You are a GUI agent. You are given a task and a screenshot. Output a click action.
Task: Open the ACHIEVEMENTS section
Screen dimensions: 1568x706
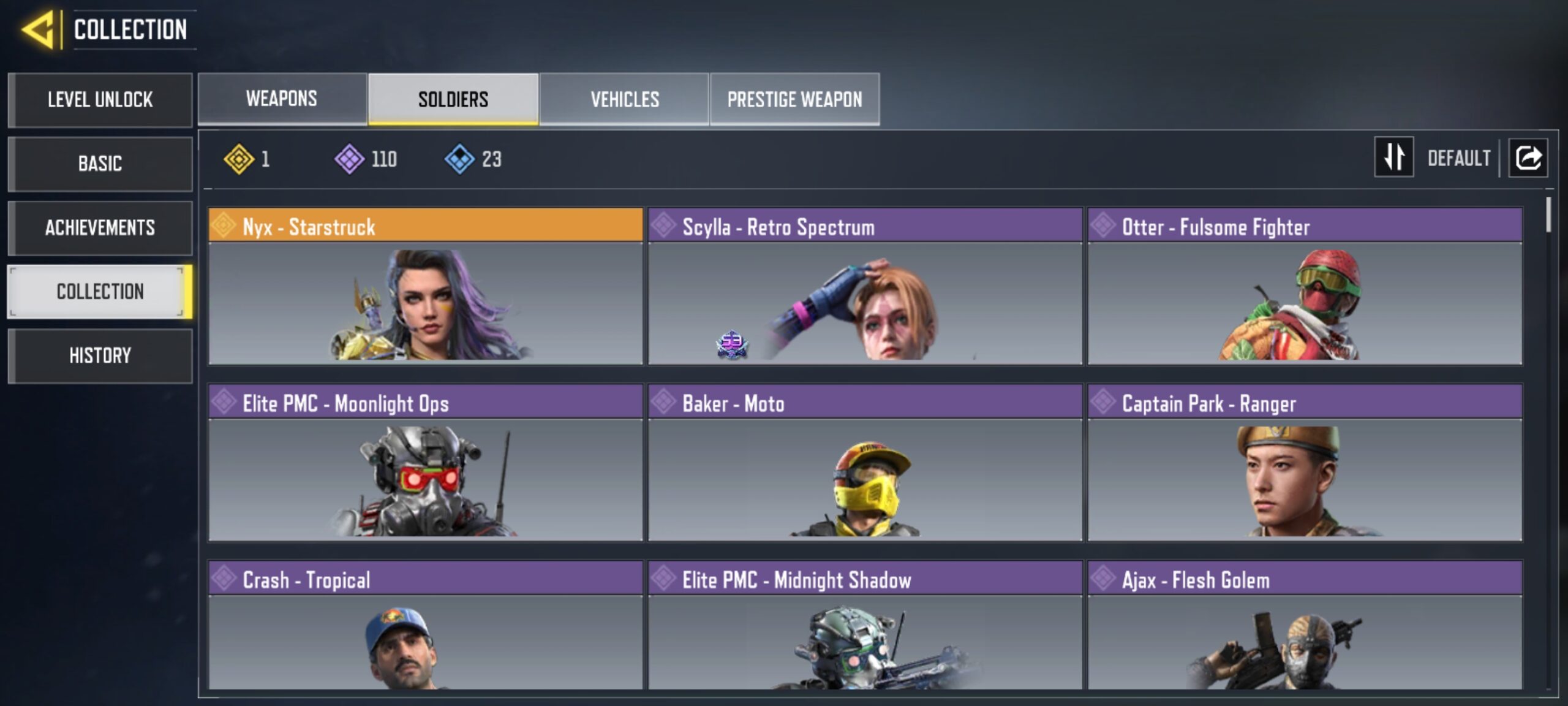pos(100,227)
